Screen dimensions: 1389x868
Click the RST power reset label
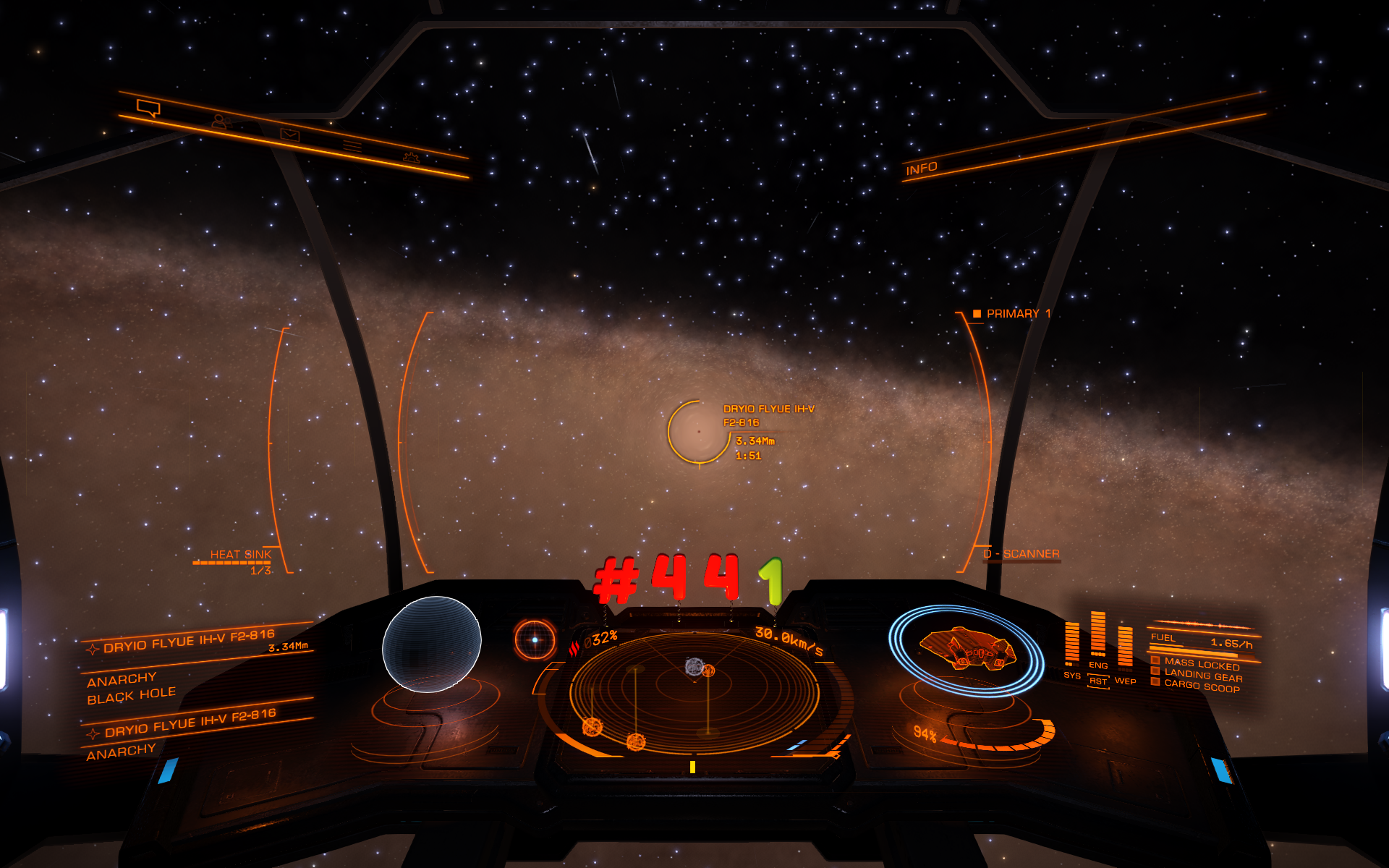(1098, 681)
